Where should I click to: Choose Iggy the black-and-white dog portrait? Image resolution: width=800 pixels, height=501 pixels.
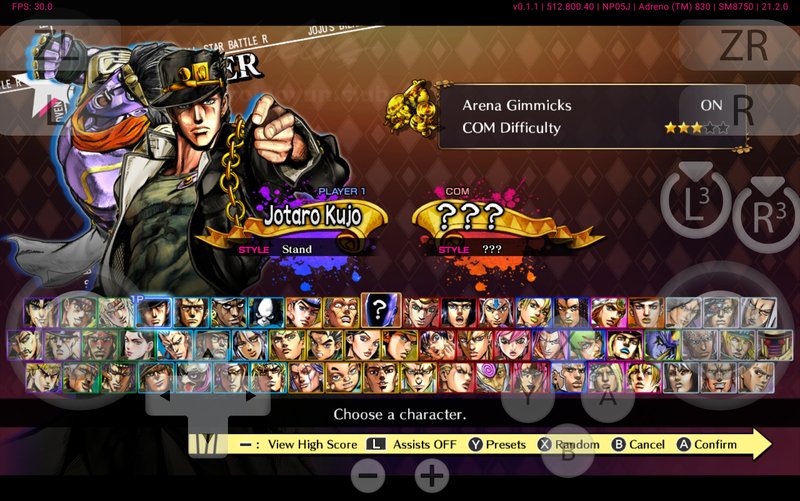point(265,312)
